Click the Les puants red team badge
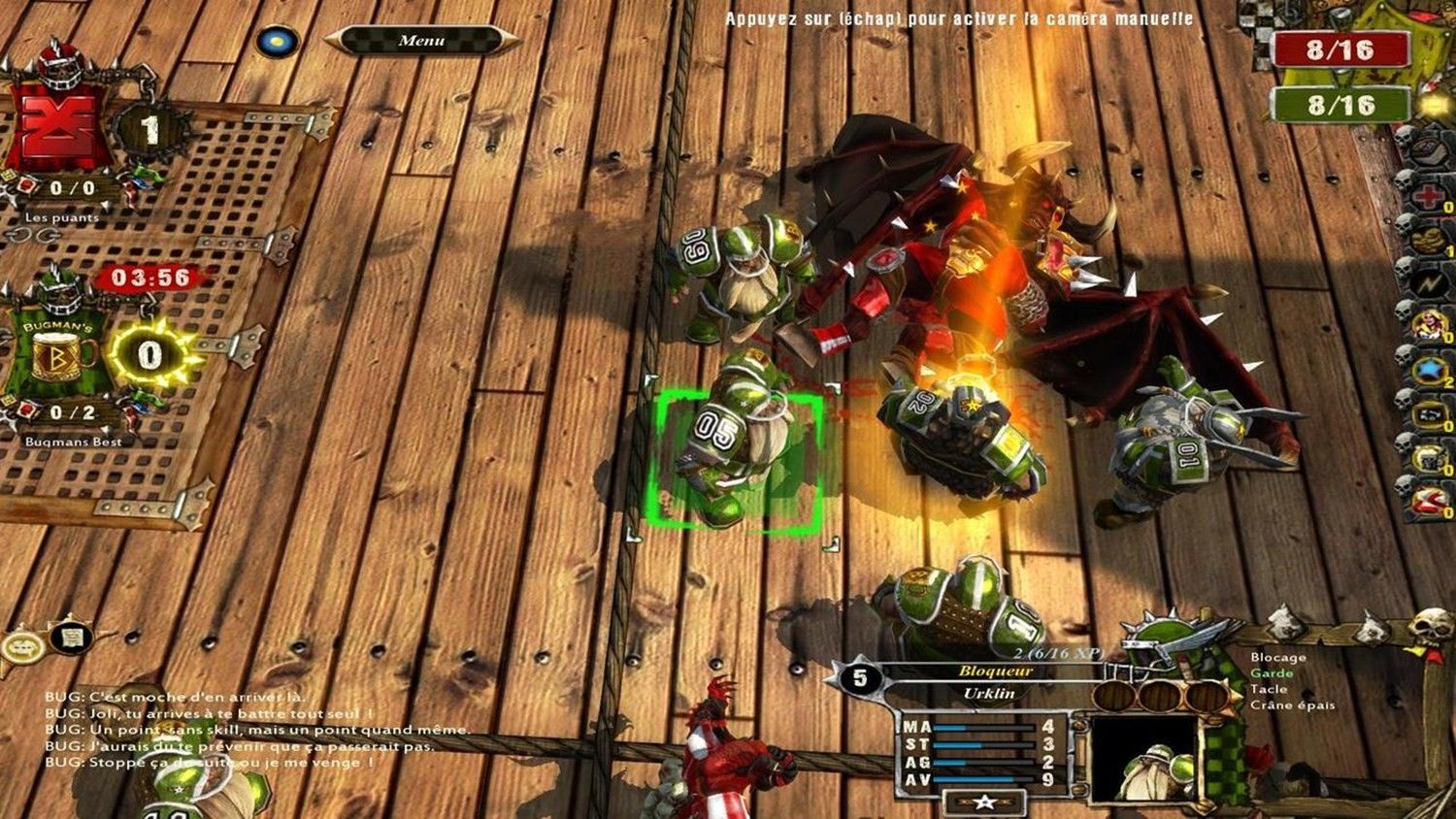 click(x=60, y=126)
